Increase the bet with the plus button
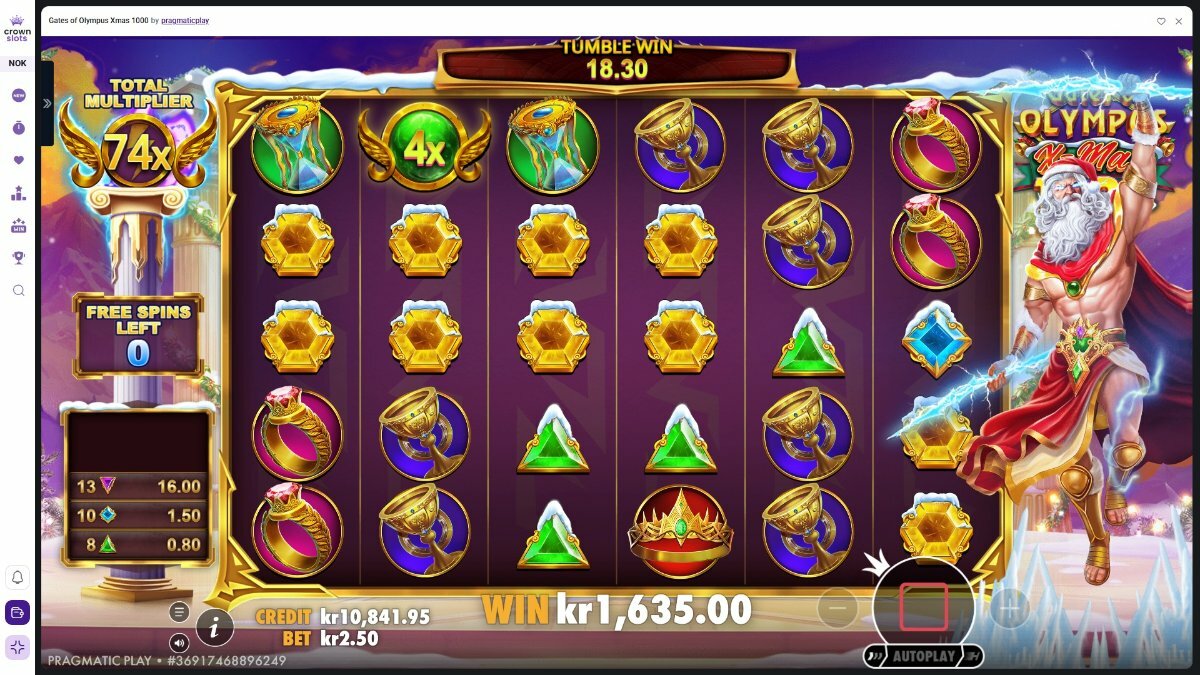This screenshot has height=675, width=1200. tap(1009, 607)
